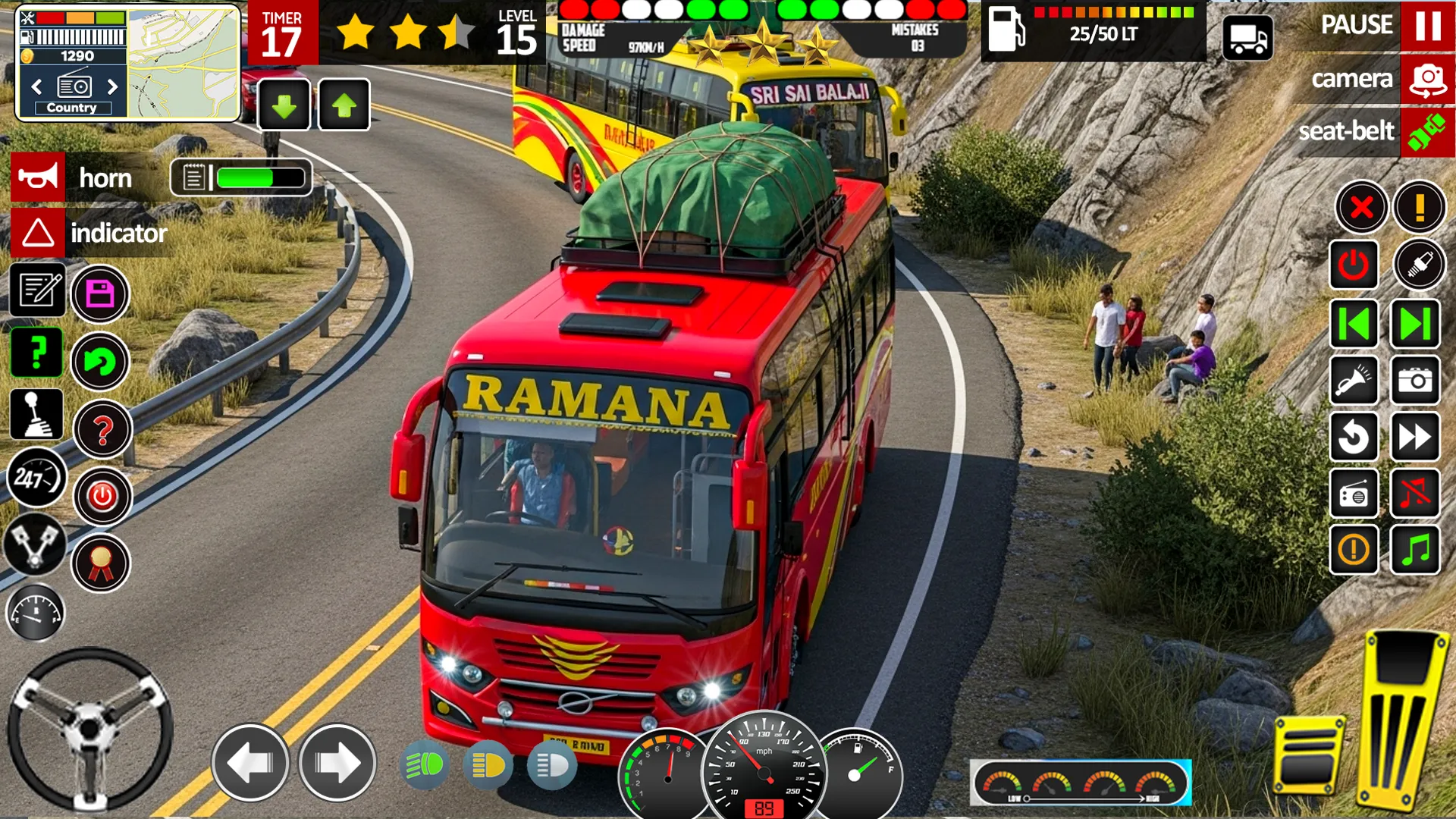Toggle the indicator signal
This screenshot has width=1456, height=819.
click(x=38, y=234)
